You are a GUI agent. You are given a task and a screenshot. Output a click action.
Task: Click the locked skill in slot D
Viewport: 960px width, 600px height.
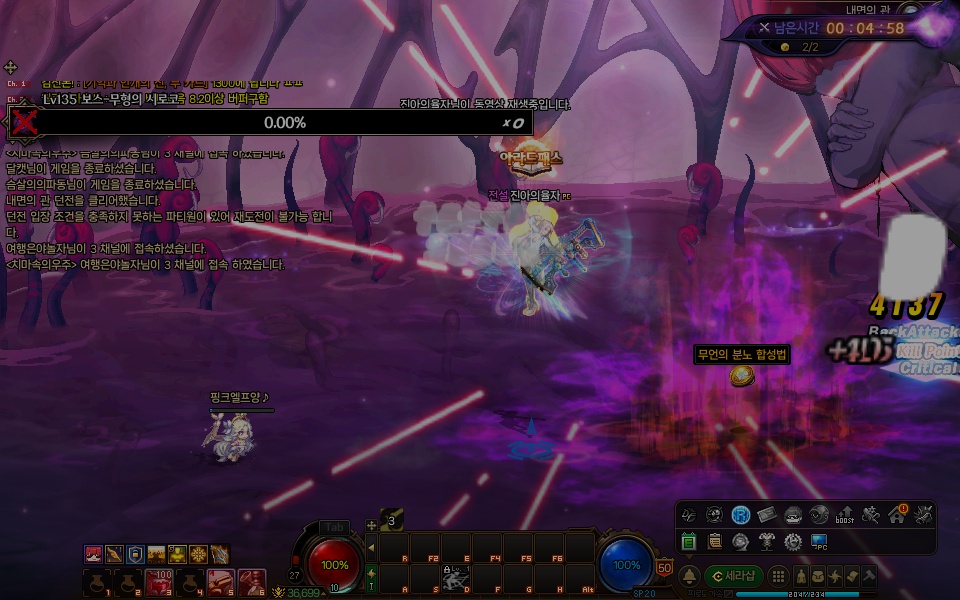tap(455, 579)
